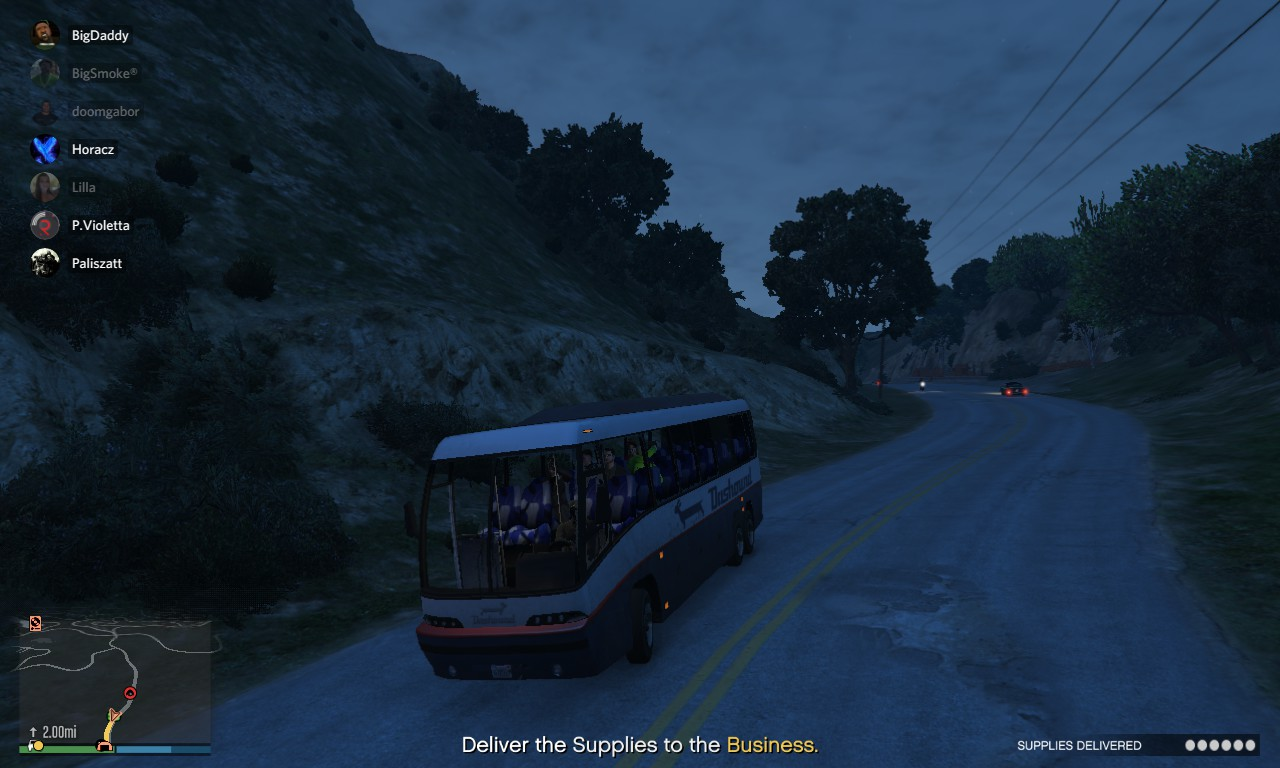Choose Horacz in the voice overlay

(92, 150)
